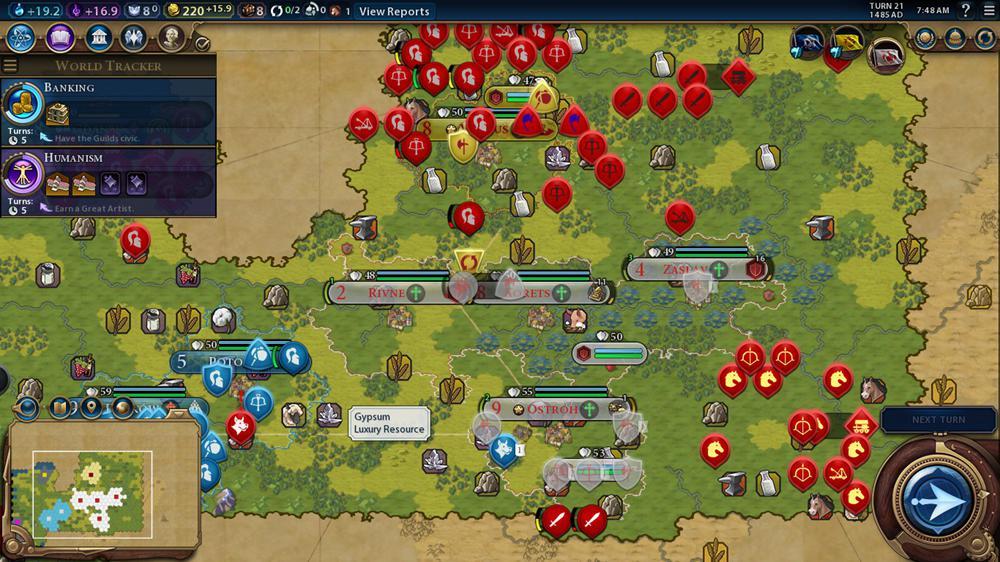Open the World Rankings laurel icon
Image resolution: width=1000 pixels, height=562 pixels.
click(x=925, y=38)
